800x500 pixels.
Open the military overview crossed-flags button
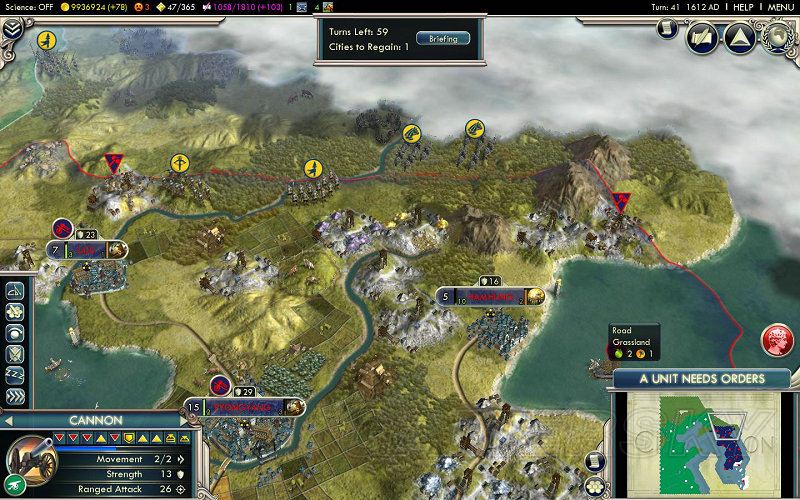click(702, 38)
